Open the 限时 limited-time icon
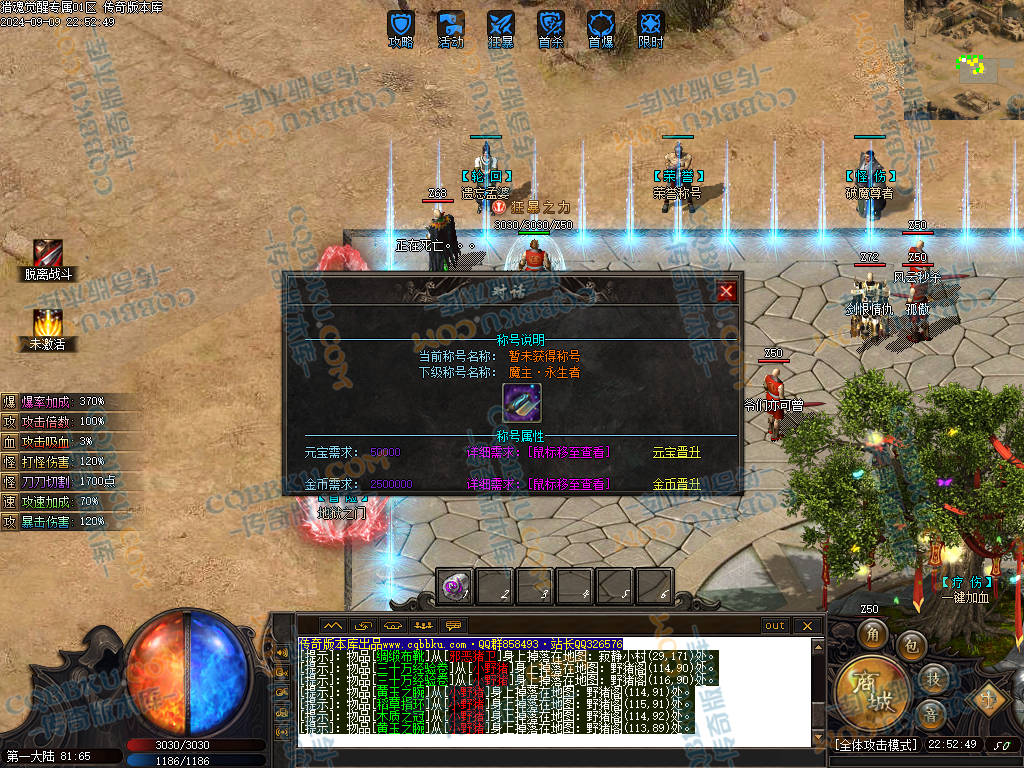Image resolution: width=1024 pixels, height=768 pixels. [x=651, y=27]
